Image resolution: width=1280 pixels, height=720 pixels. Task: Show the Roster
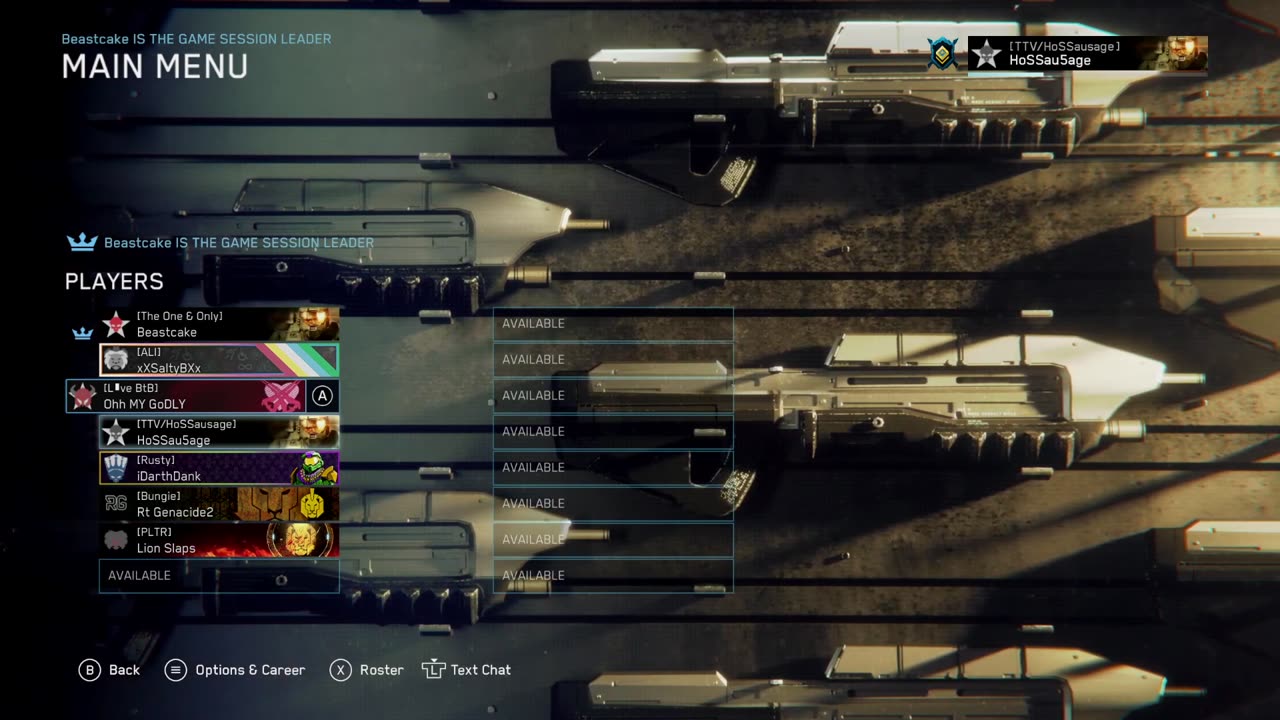[367, 670]
